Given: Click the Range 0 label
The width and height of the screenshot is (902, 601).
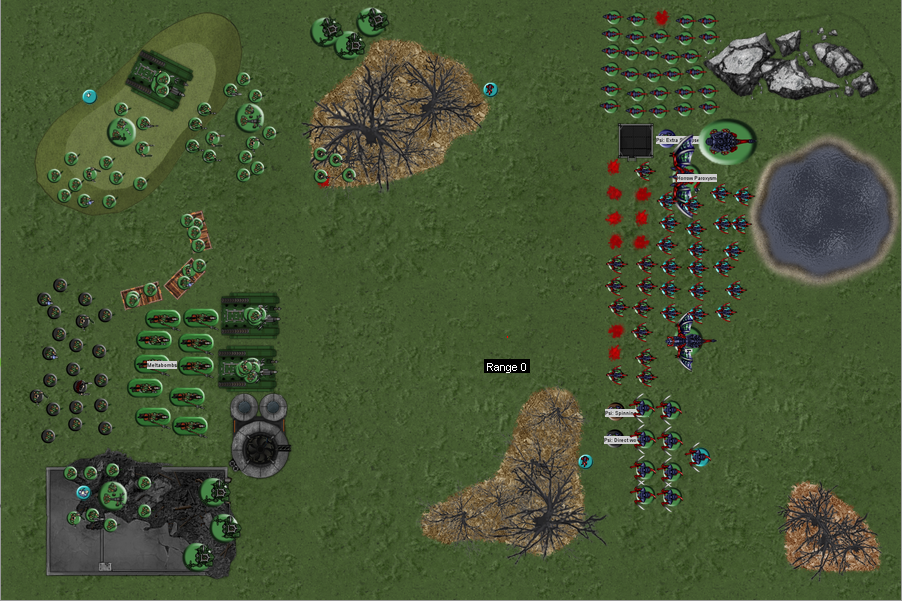Looking at the screenshot, I should pos(506,367).
